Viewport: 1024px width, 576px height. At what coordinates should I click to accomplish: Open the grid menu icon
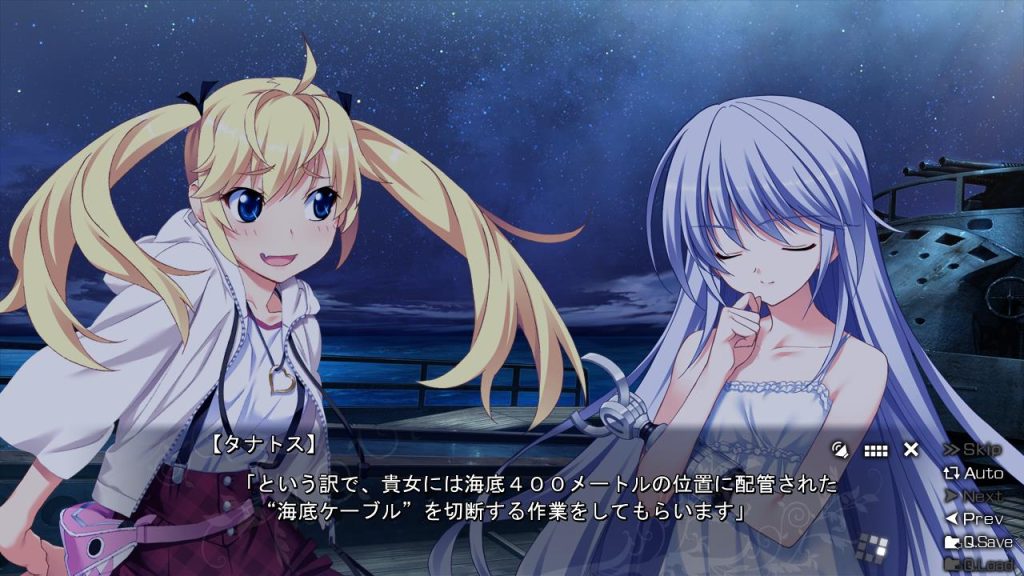coord(876,450)
